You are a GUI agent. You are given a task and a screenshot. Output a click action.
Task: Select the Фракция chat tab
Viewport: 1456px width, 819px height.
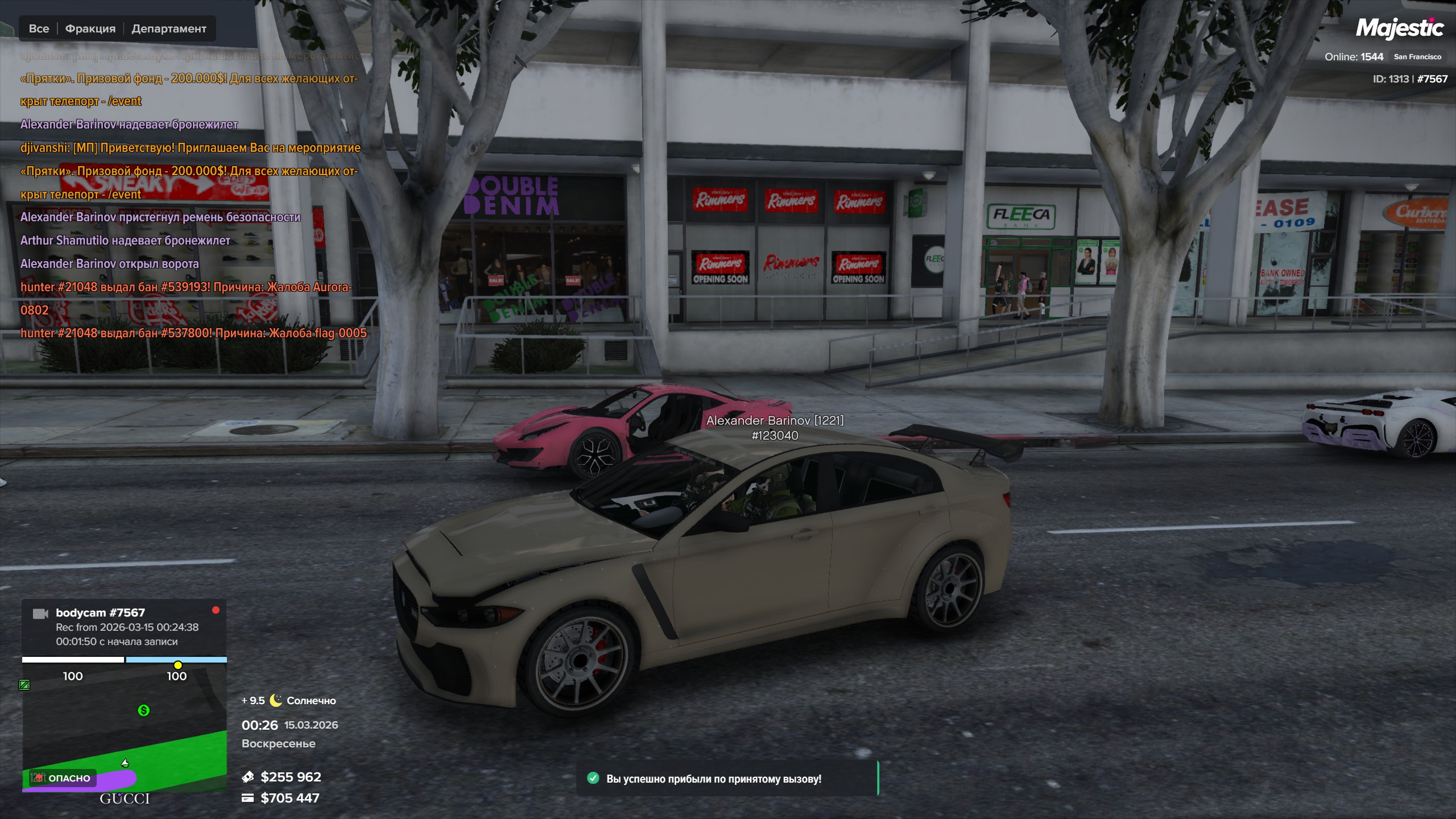tap(90, 28)
